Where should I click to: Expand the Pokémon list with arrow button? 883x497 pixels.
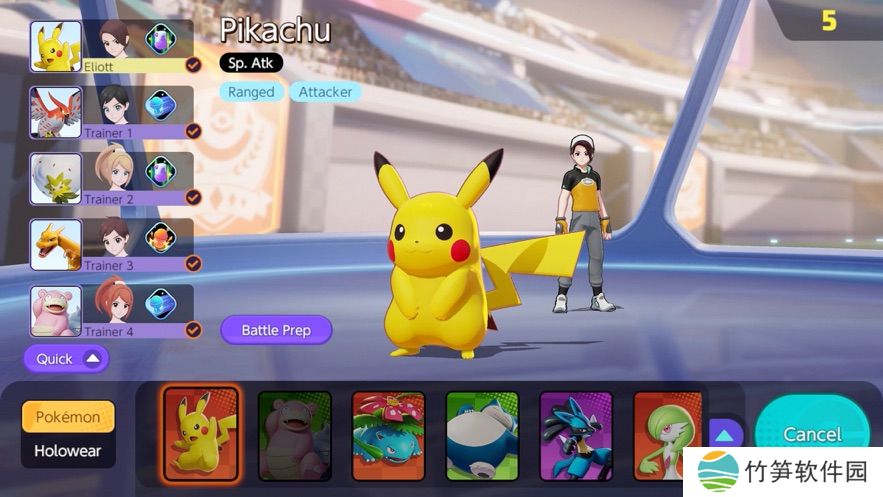point(725,434)
